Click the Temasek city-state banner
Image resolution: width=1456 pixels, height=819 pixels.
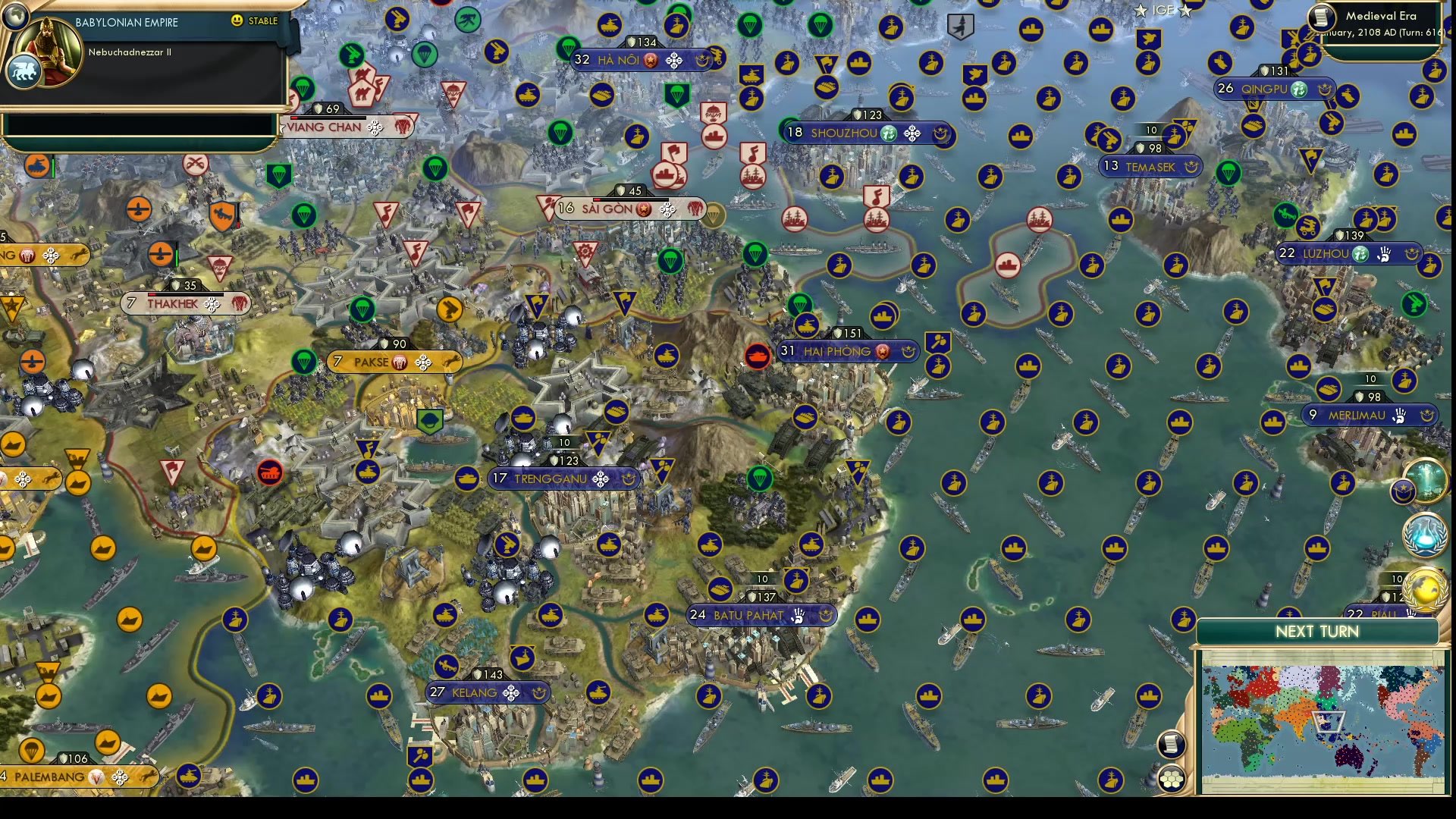[x=1150, y=166]
